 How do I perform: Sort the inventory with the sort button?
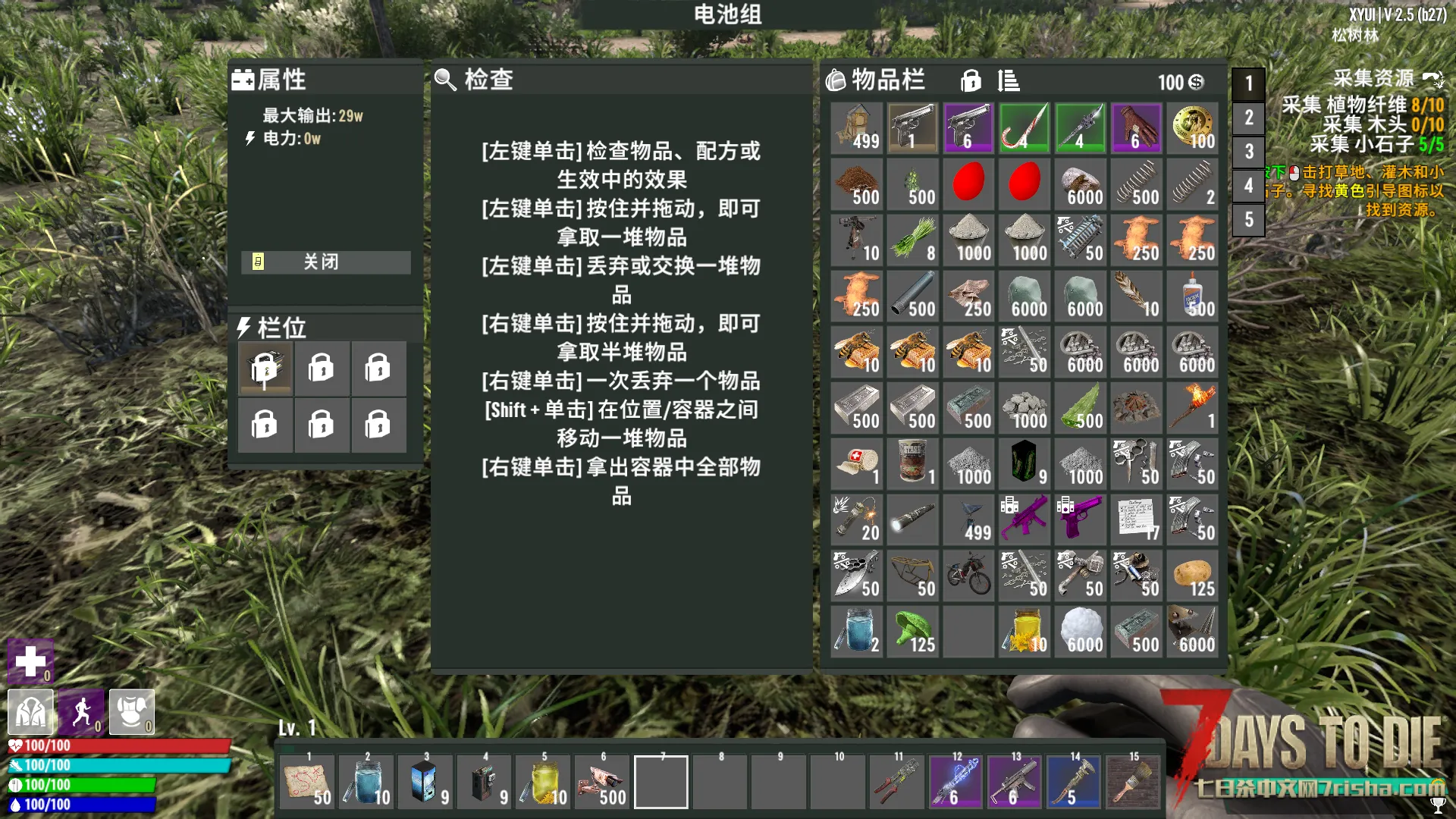coord(1008,80)
